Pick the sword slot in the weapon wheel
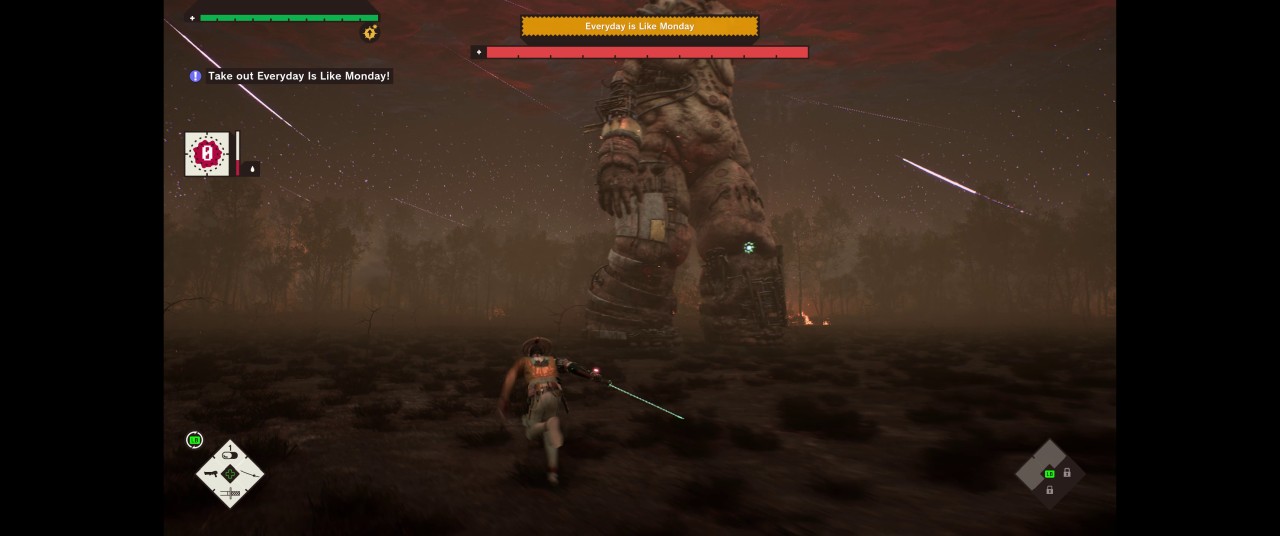Screen dimensions: 1280x536 coord(230,493)
